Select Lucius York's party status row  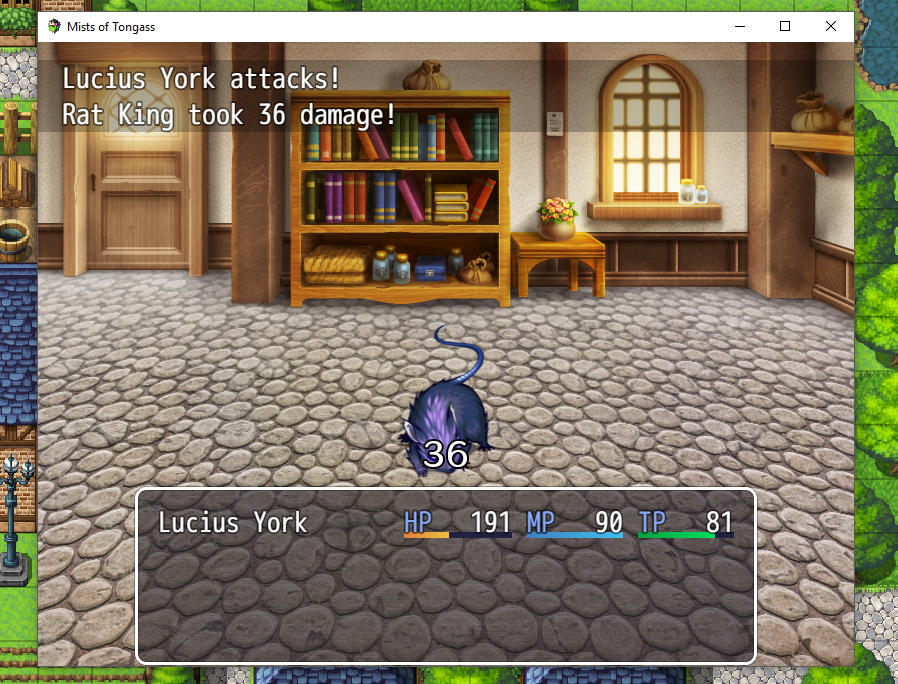(445, 522)
